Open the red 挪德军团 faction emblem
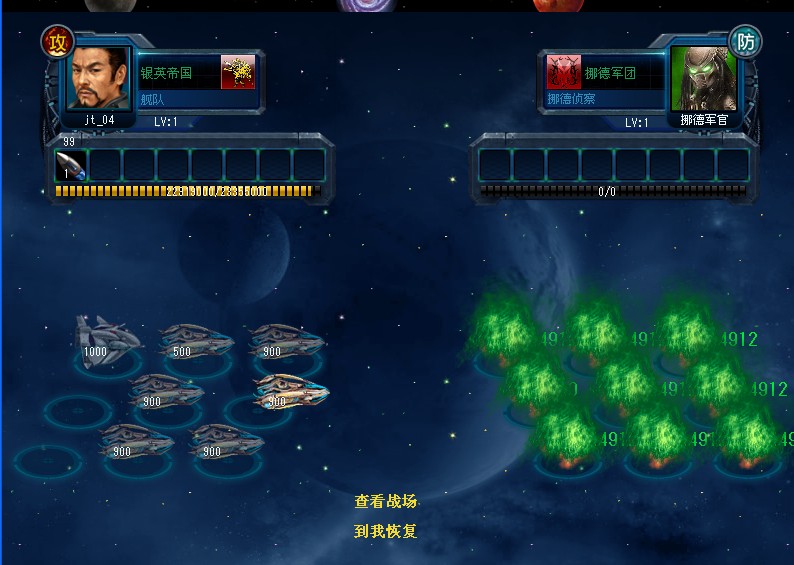Screen dimensions: 794x565 (x=564, y=73)
